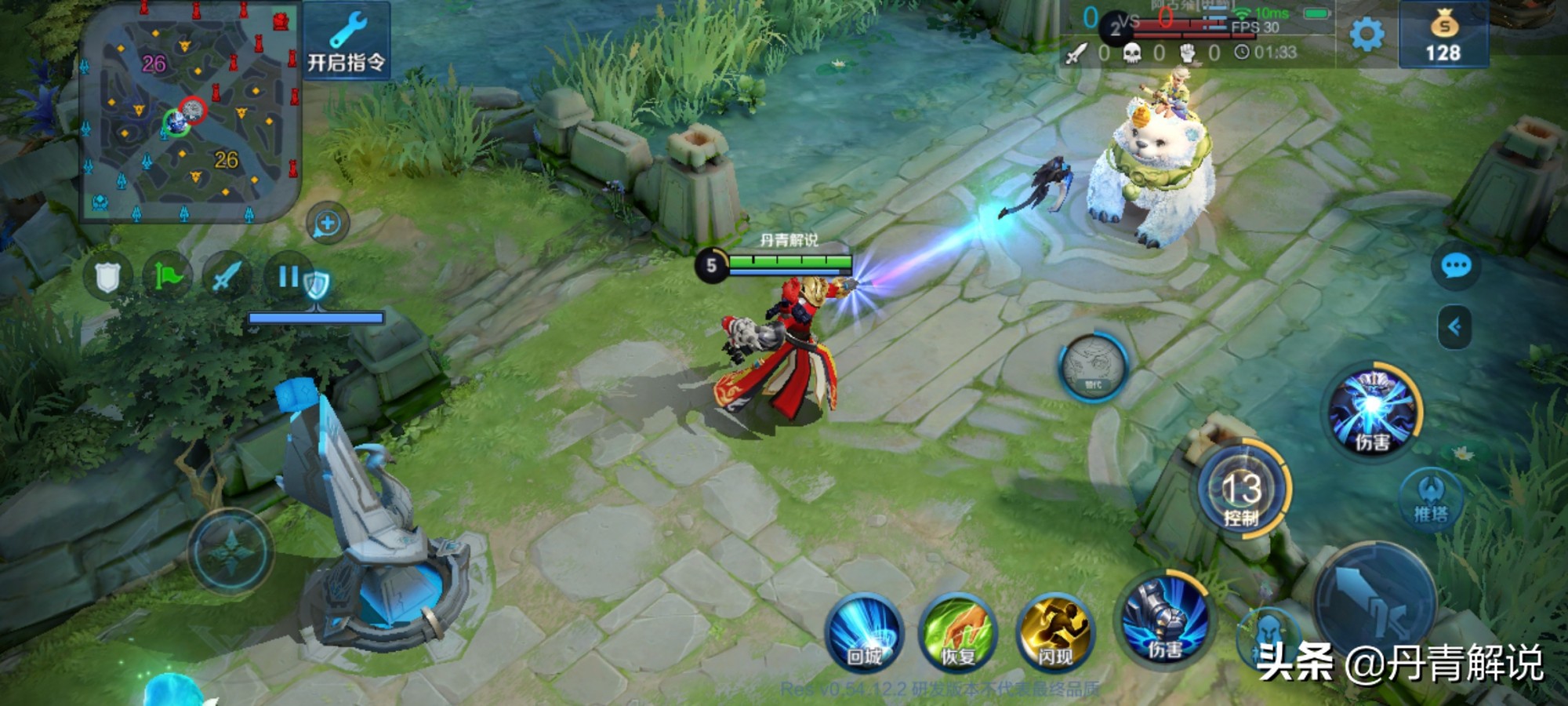This screenshot has height=706, width=1568.
Task: Send the sword attack signal
Action: (x=227, y=276)
